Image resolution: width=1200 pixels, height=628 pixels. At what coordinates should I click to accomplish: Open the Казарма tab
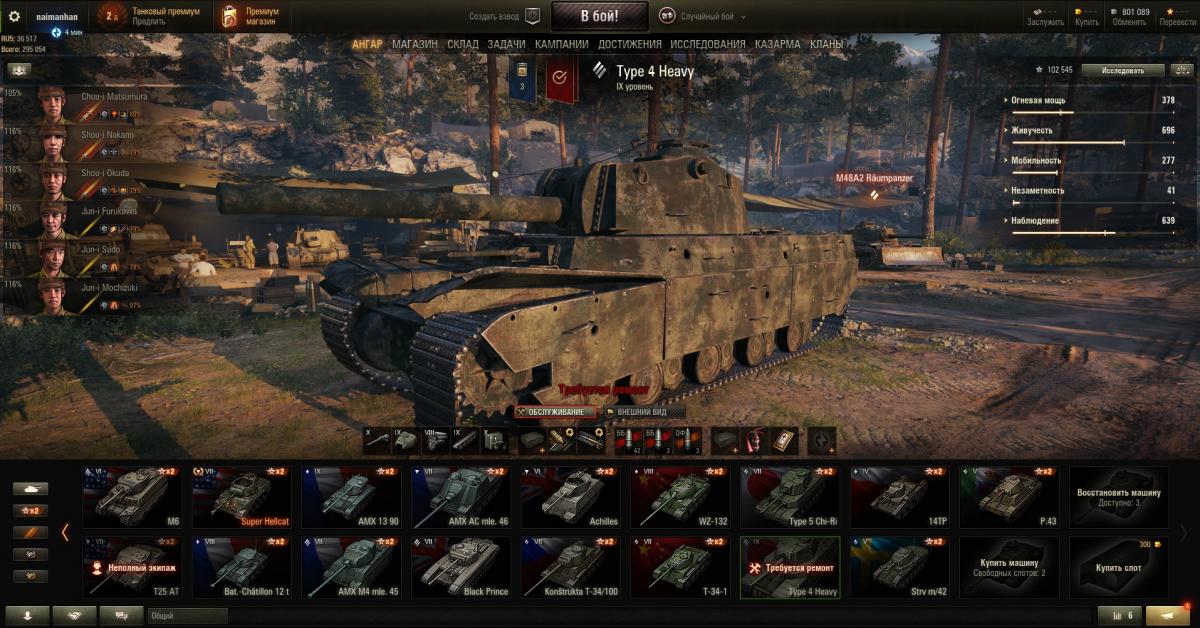pos(777,44)
